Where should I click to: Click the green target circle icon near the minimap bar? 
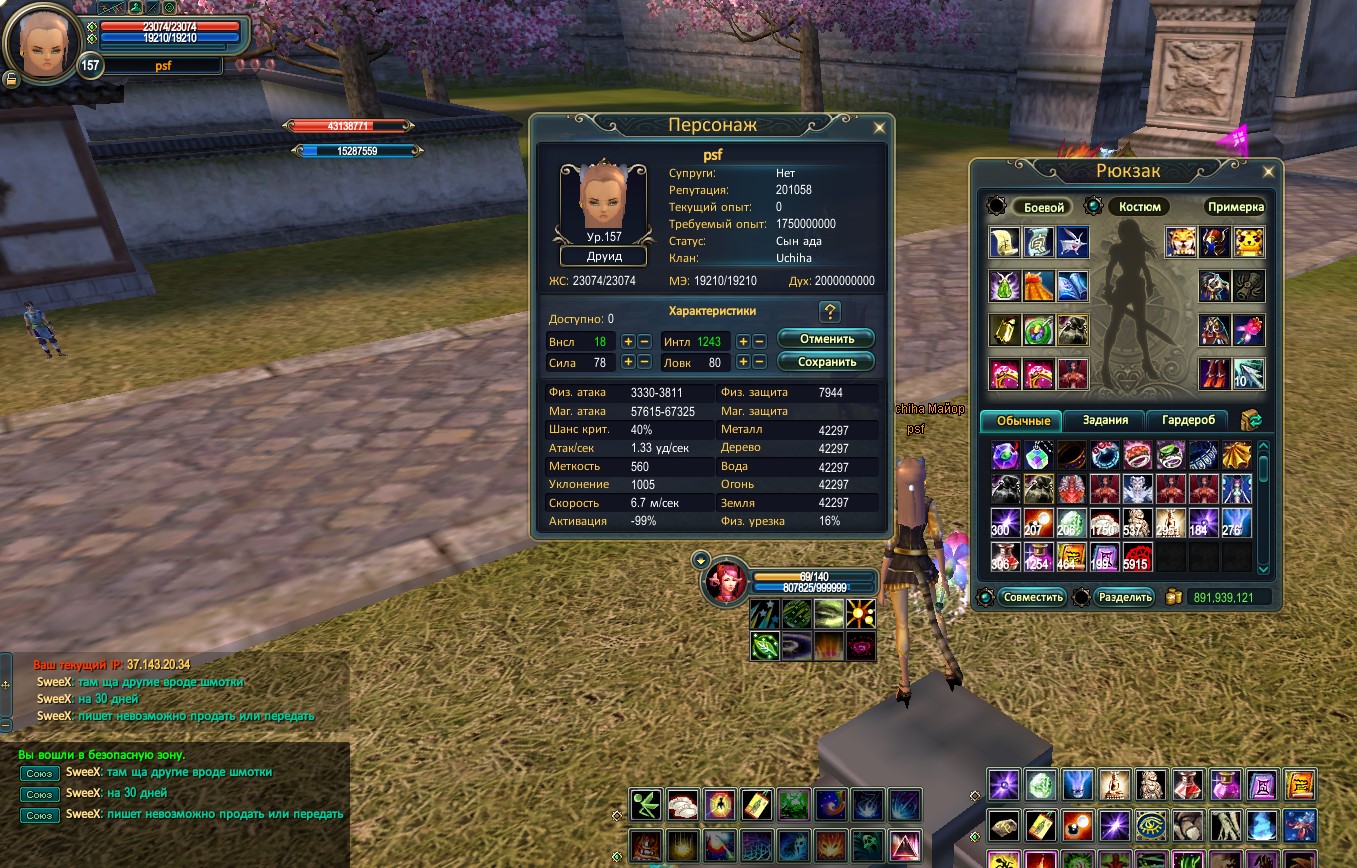pyautogui.click(x=169, y=8)
